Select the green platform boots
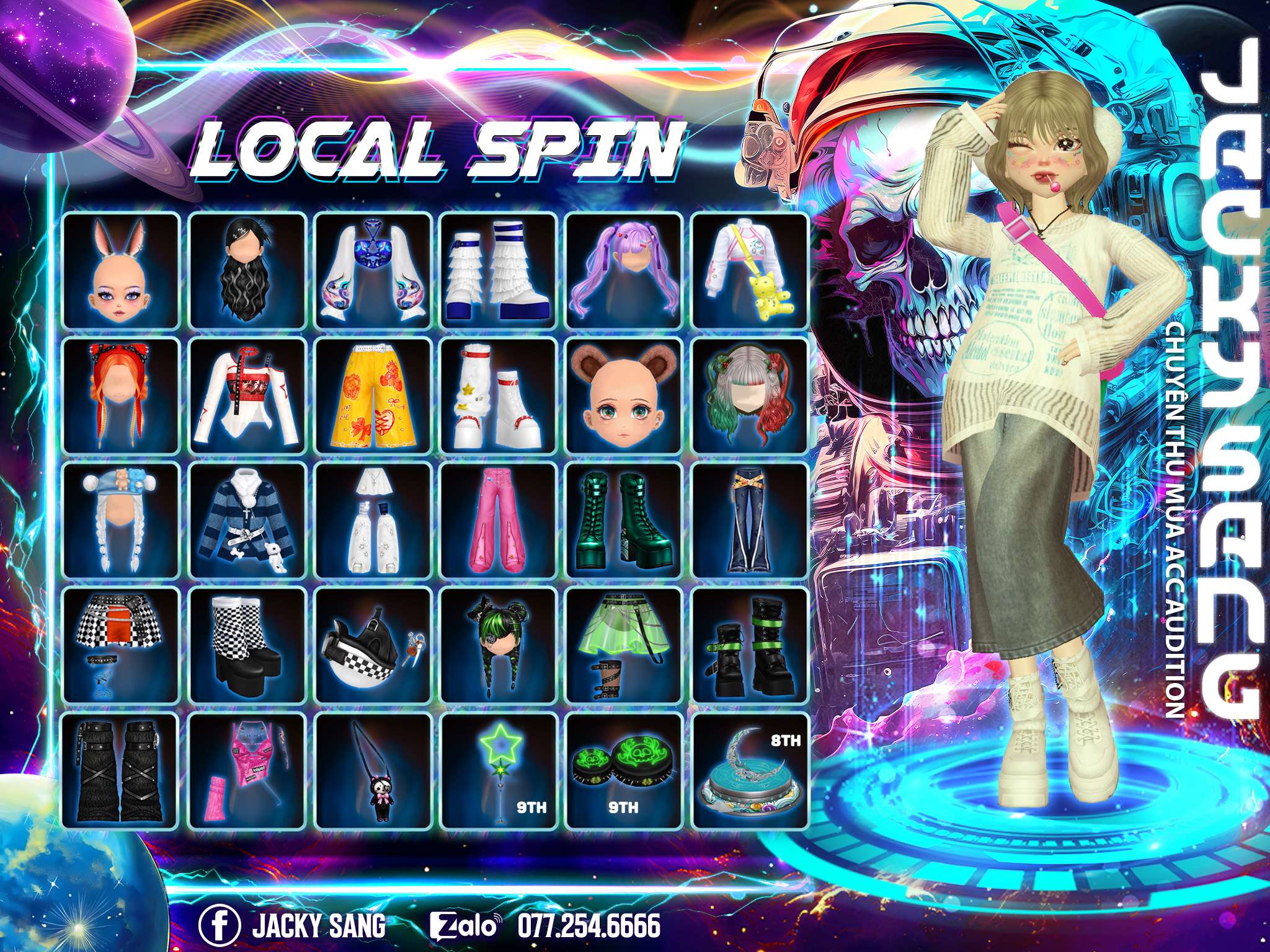Image resolution: width=1270 pixels, height=952 pixels. [x=624, y=520]
